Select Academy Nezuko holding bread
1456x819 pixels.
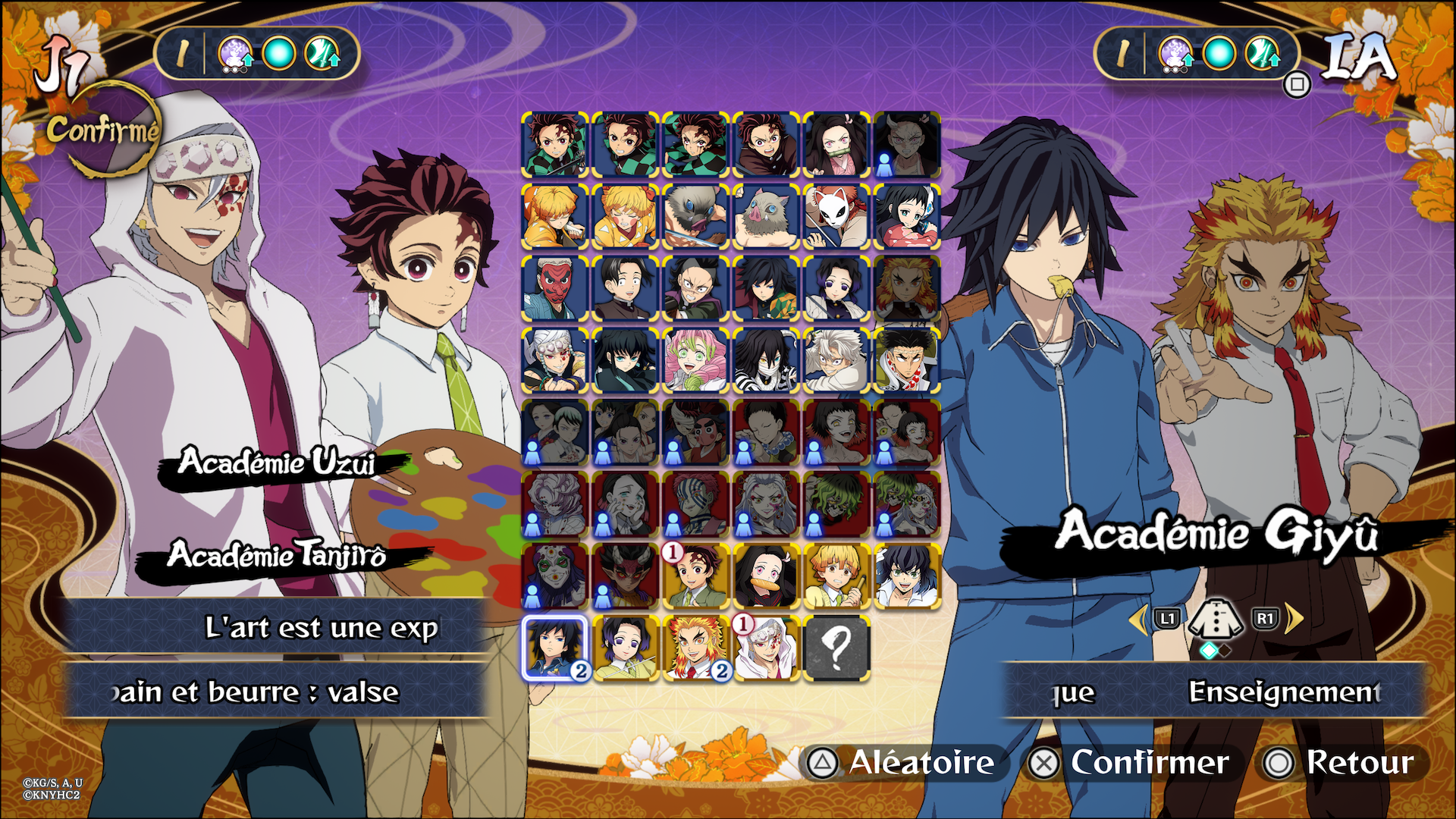coord(765,576)
